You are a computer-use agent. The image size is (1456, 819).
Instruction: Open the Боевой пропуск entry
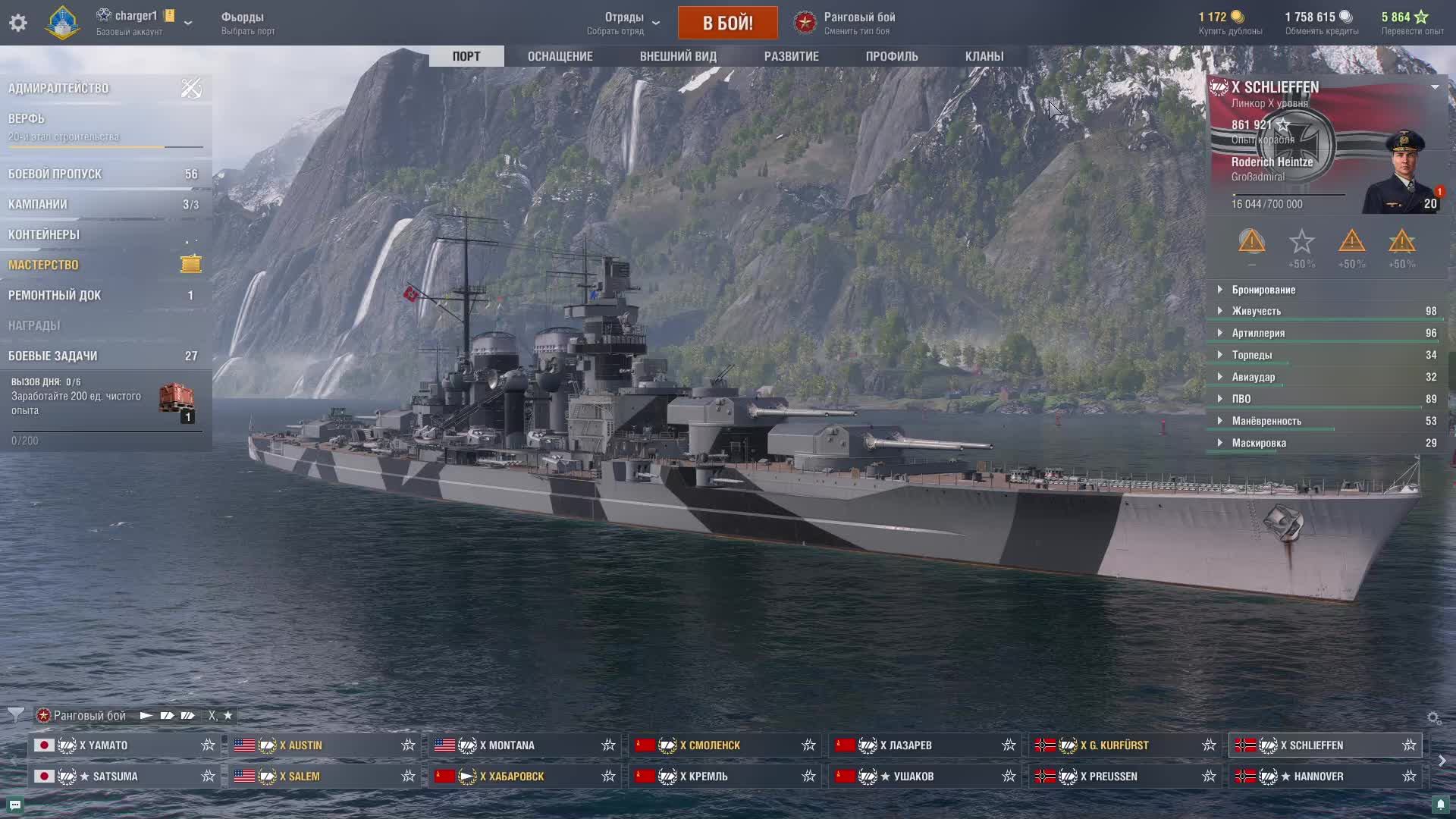(x=55, y=174)
